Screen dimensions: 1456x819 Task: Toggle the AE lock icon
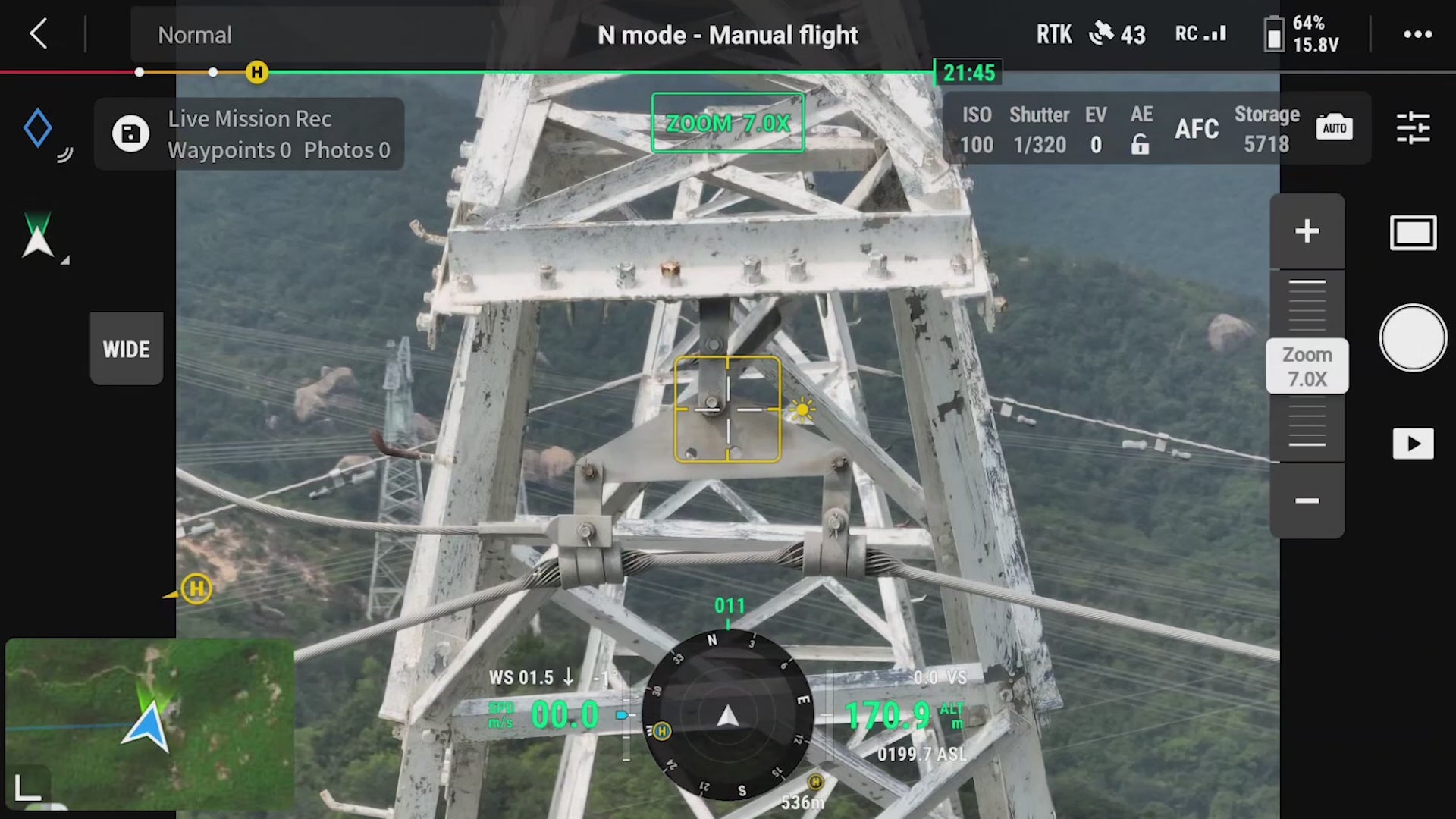[1140, 144]
